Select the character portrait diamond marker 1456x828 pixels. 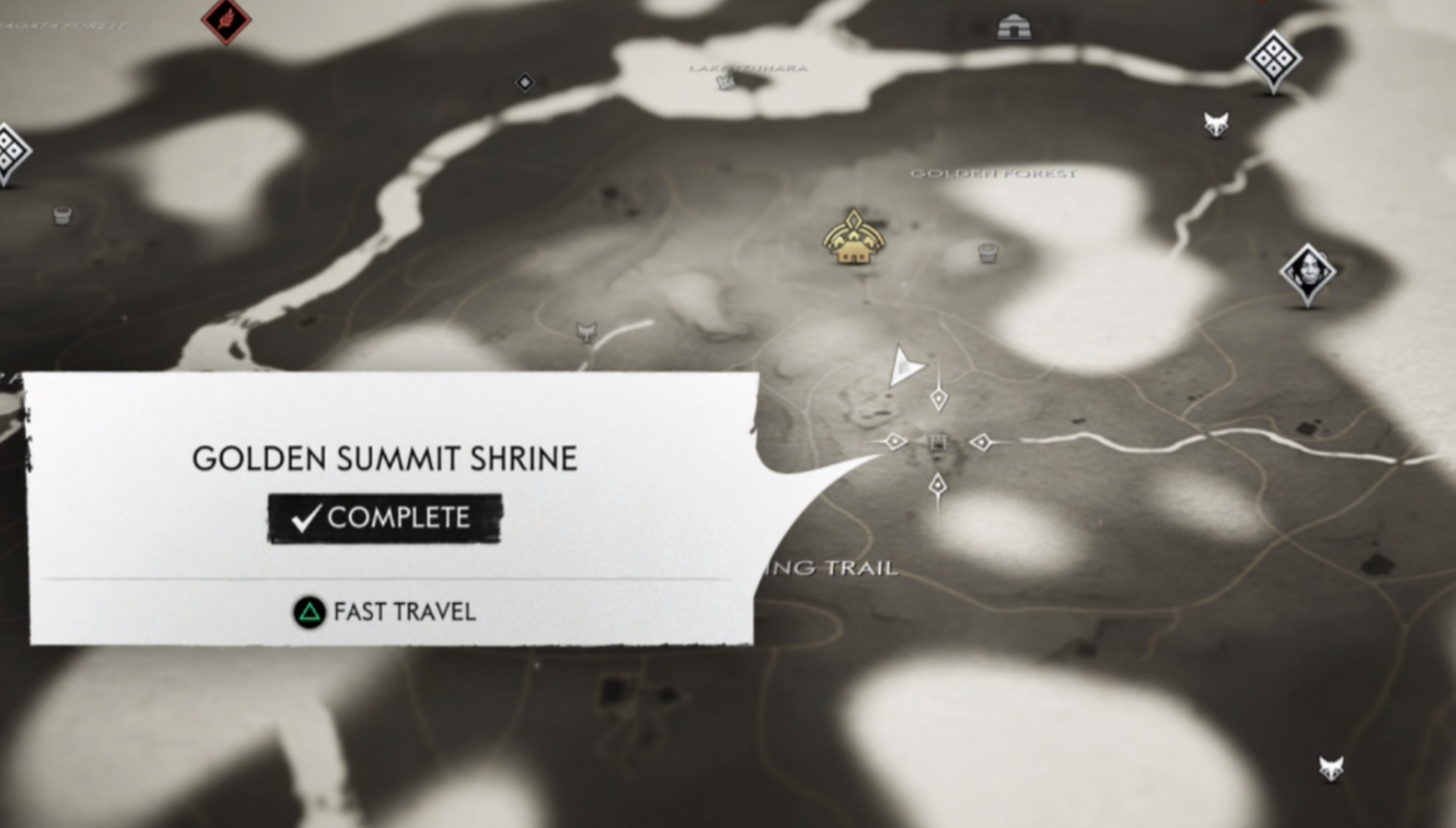[x=1307, y=272]
